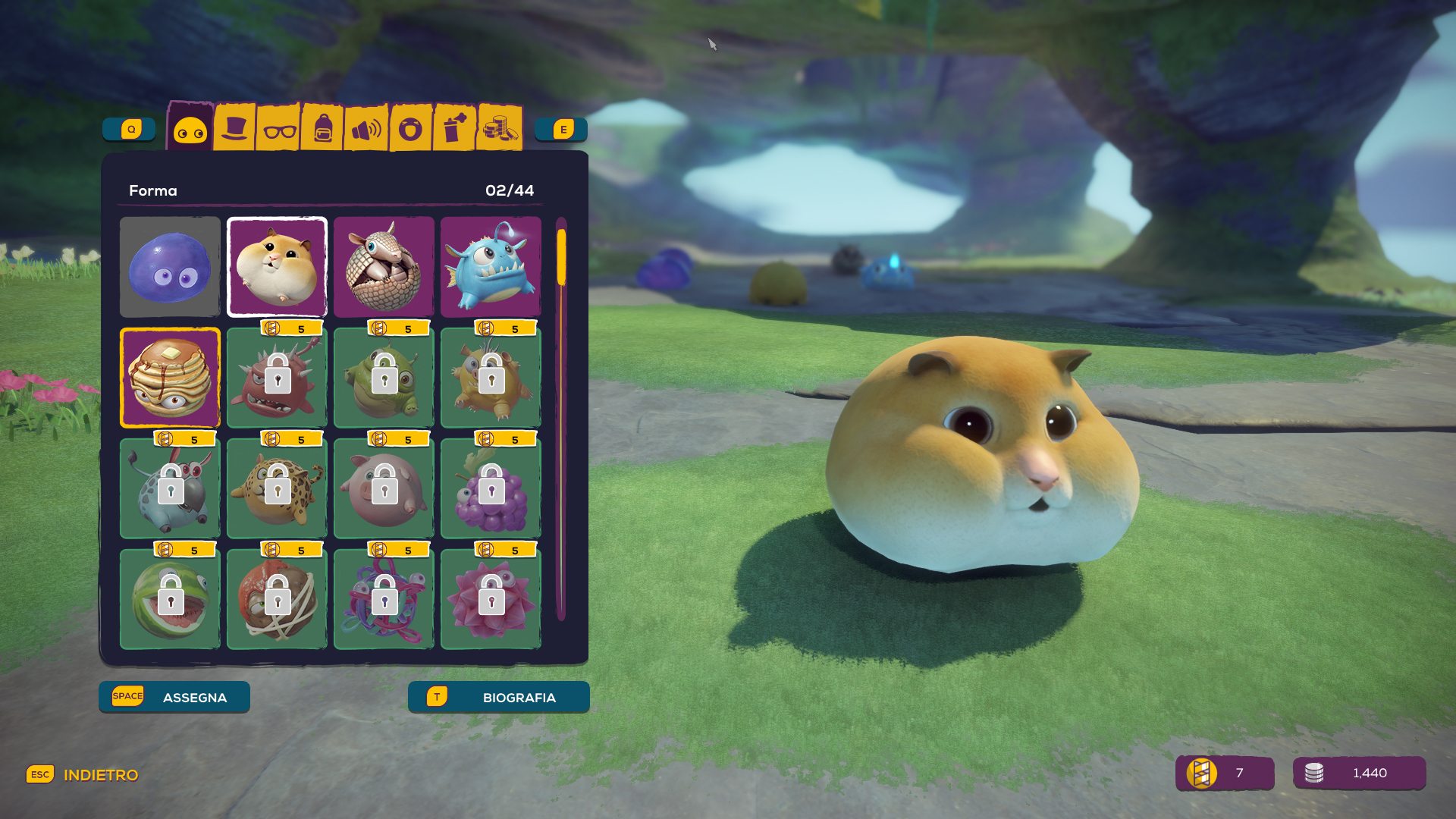
Task: Unlock the locked pig form
Action: pyautogui.click(x=384, y=488)
